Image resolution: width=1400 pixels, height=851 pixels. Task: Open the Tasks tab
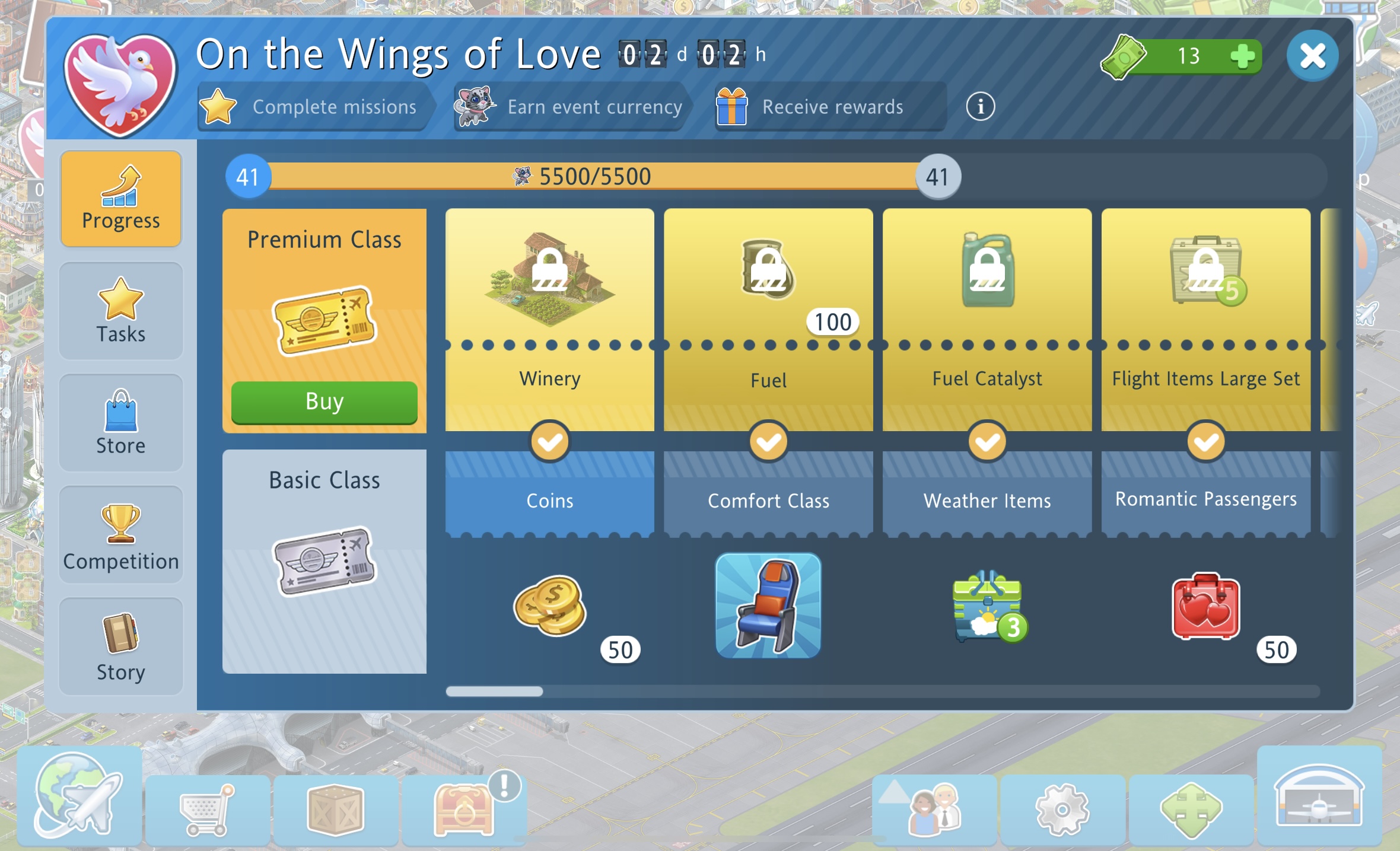121,311
